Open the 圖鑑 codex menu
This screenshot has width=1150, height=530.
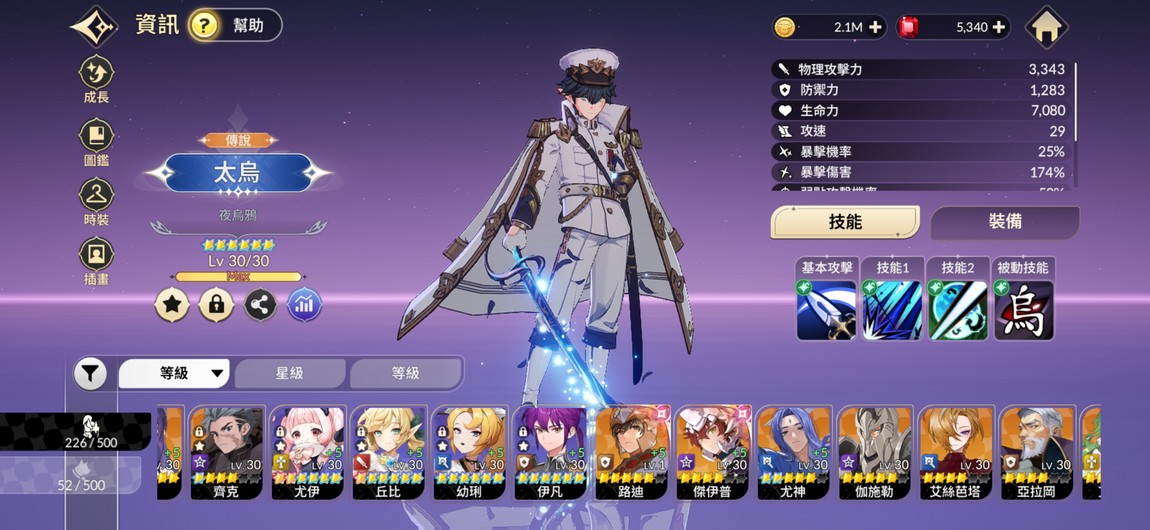(x=97, y=141)
